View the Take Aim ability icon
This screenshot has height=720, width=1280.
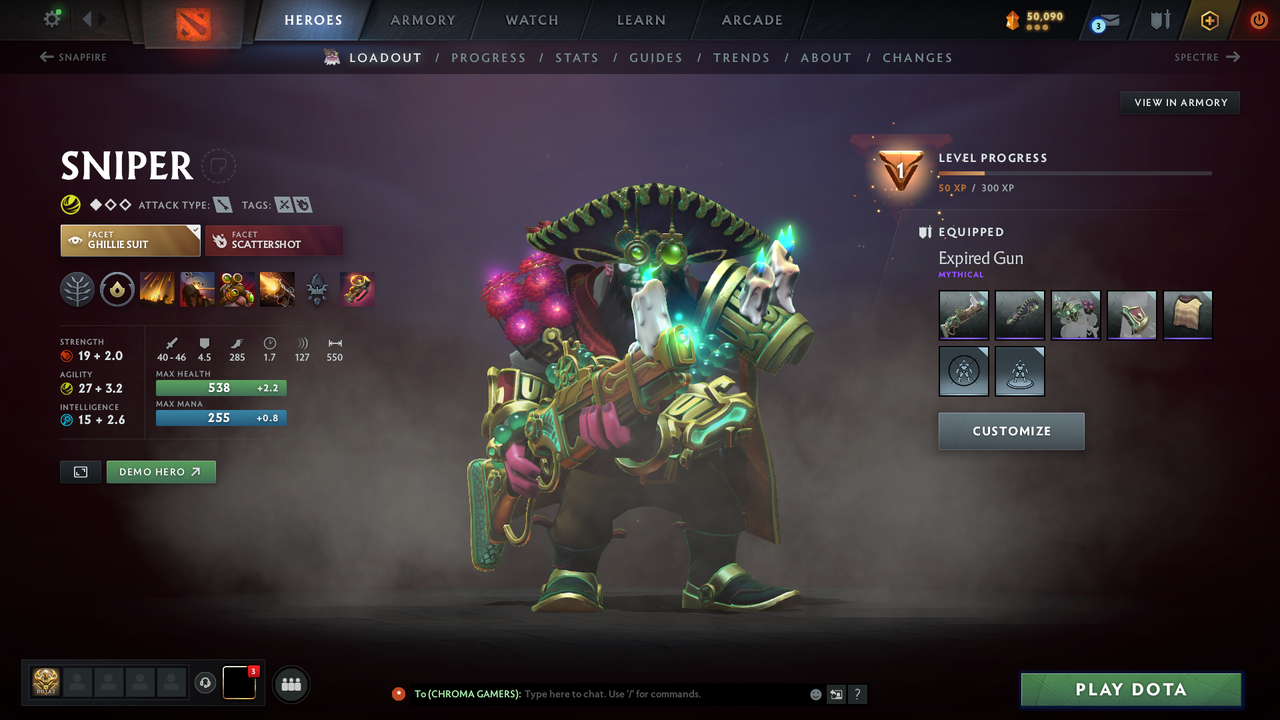click(x=237, y=289)
